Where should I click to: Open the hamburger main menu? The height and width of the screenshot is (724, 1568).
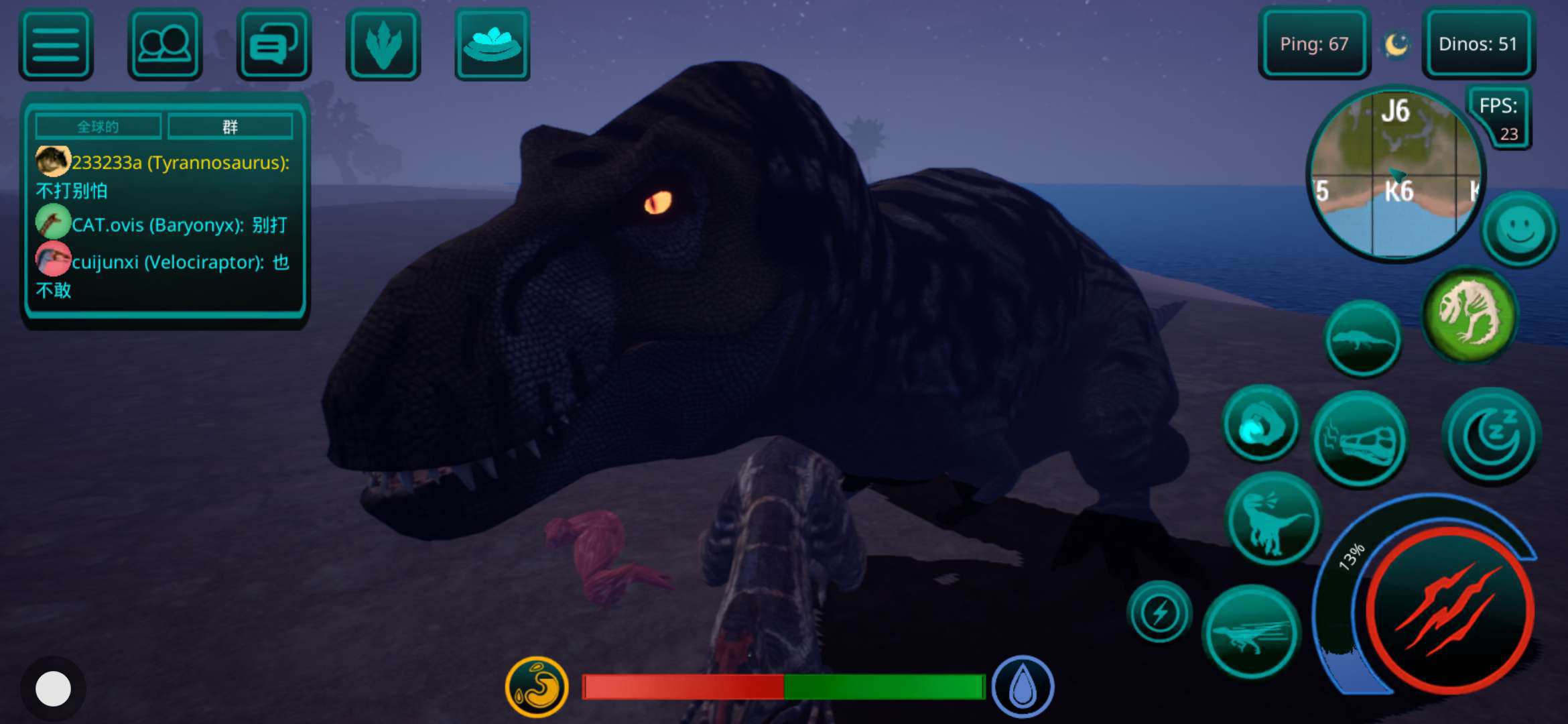tap(56, 45)
